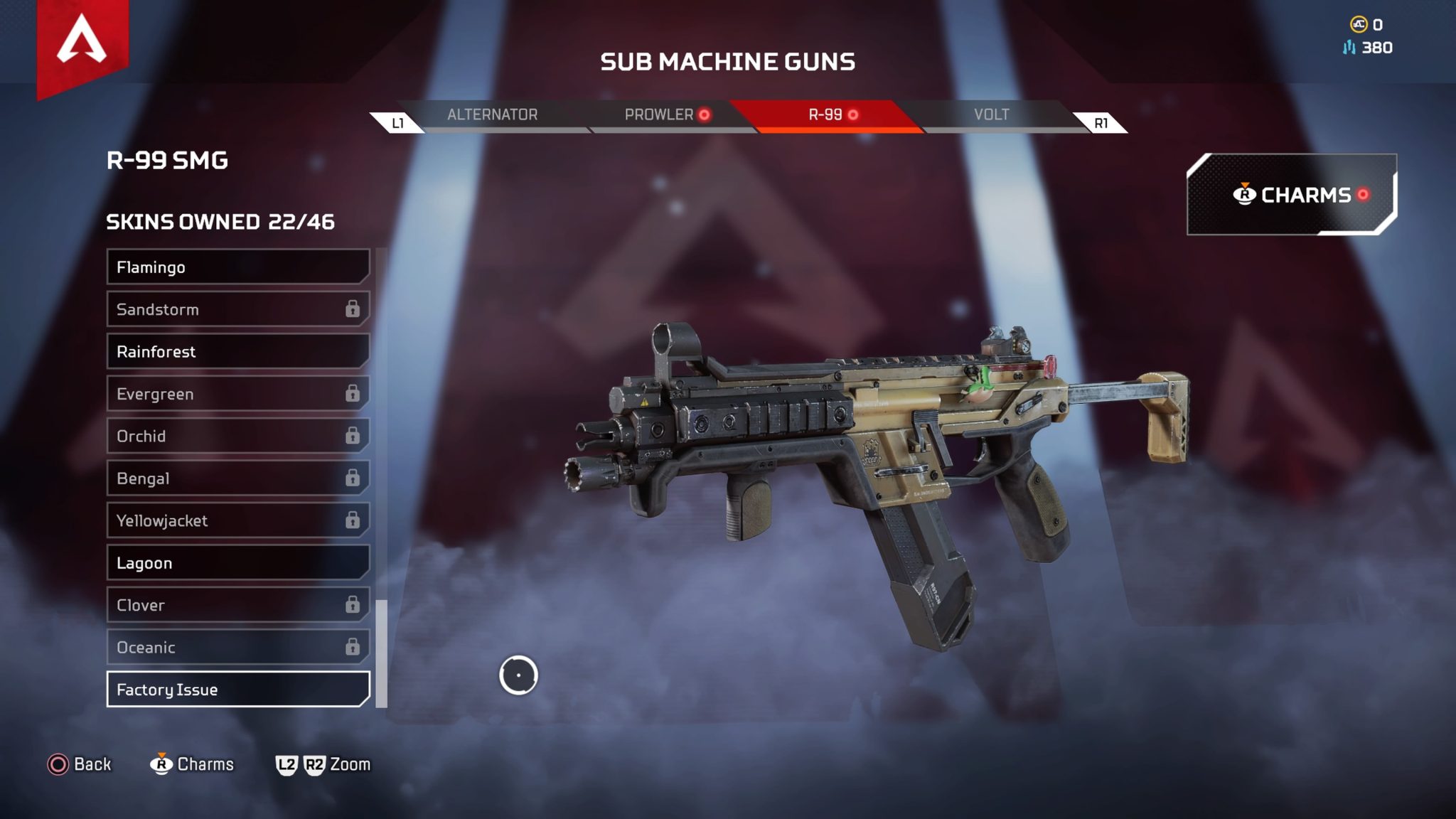Select the locked Evergreen skin
1456x819 pixels.
click(x=237, y=394)
